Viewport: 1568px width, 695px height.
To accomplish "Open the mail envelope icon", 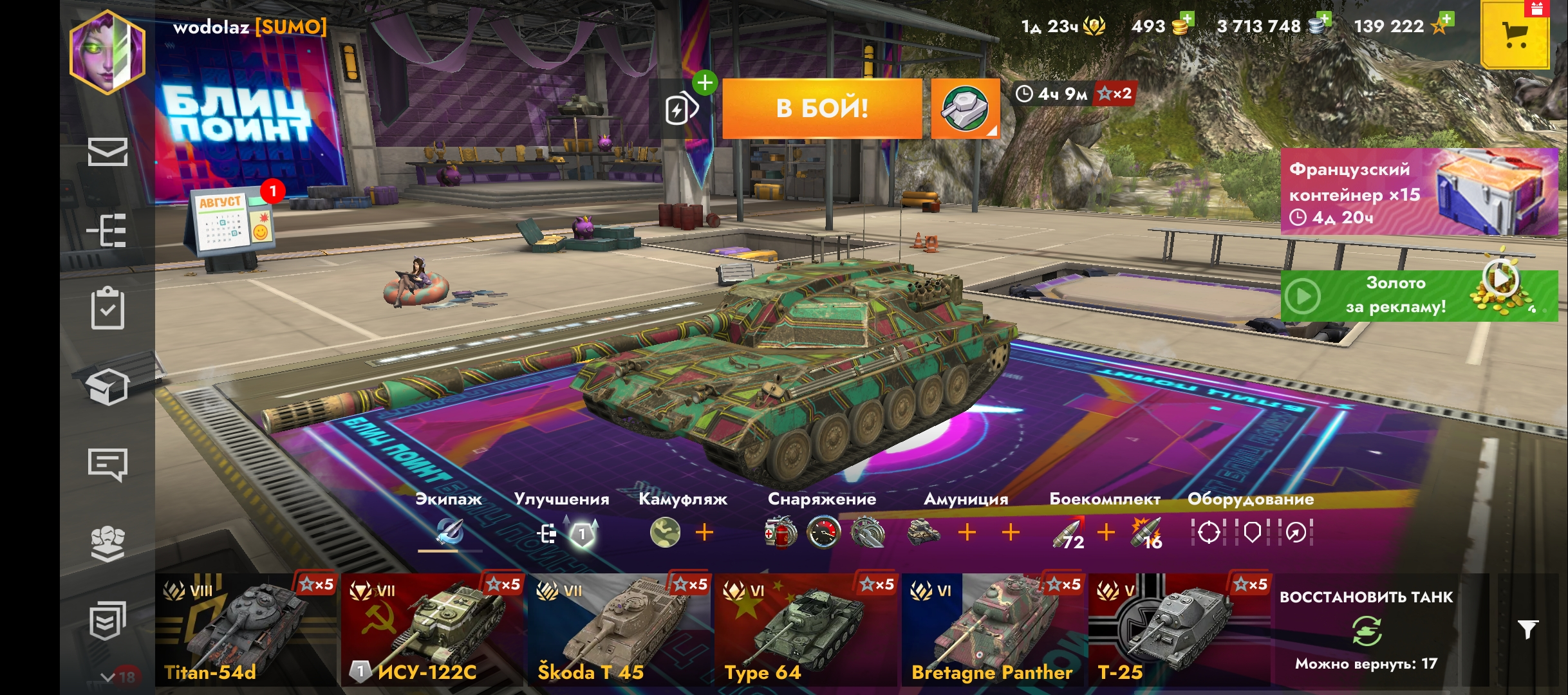I will 107,152.
